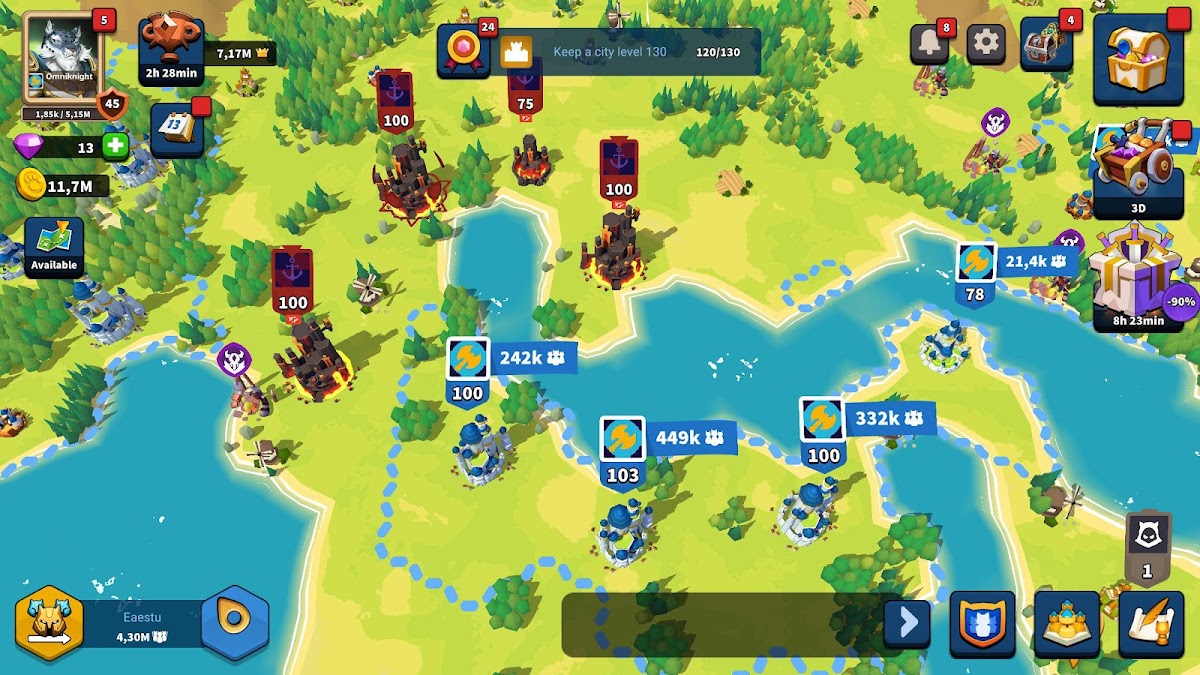This screenshot has width=1200, height=675.
Task: Open the scroll and quill button
Action: 1151,624
